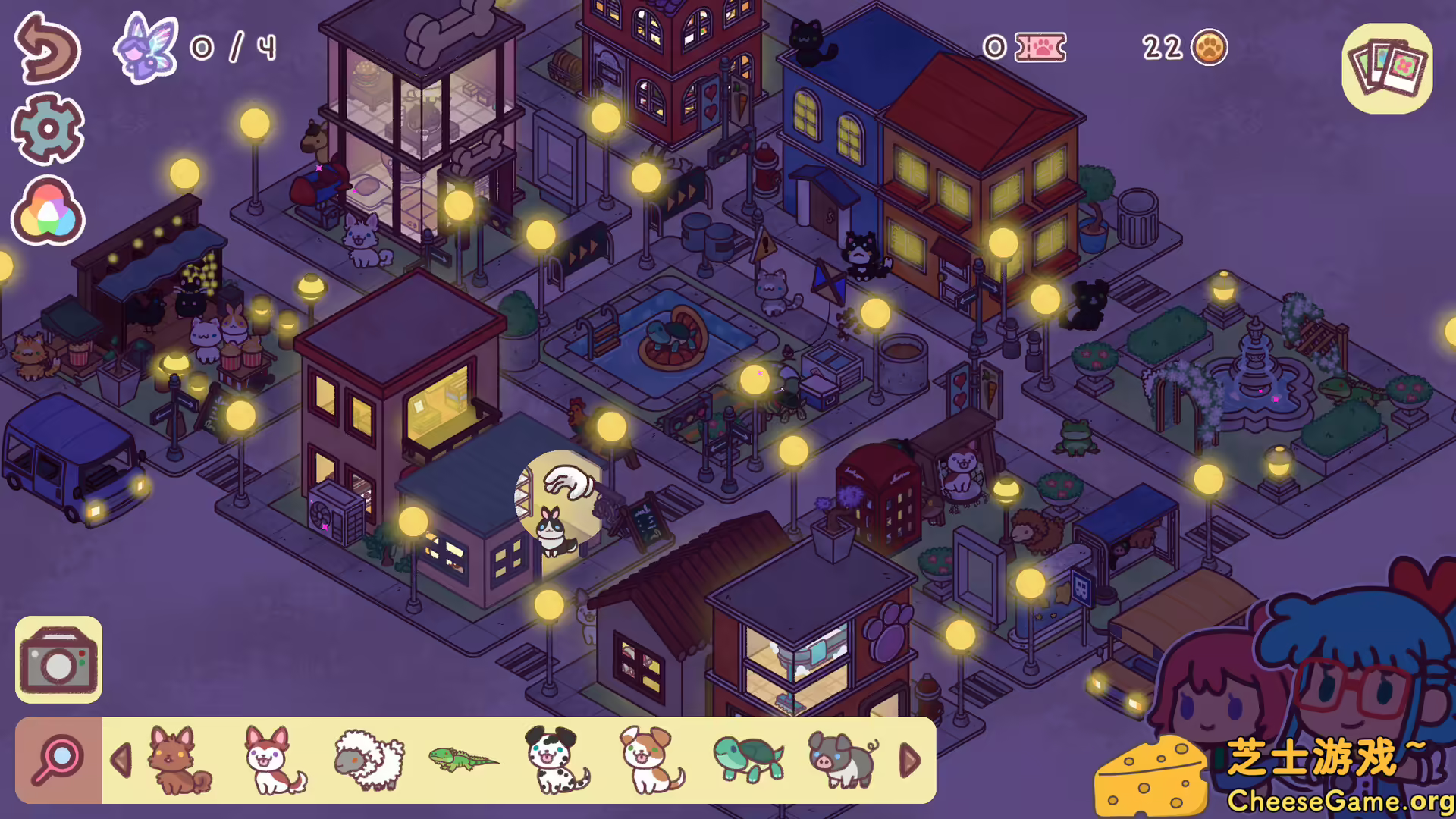Select the brown fluffy cat target
The height and width of the screenshot is (819, 1456).
point(180,760)
